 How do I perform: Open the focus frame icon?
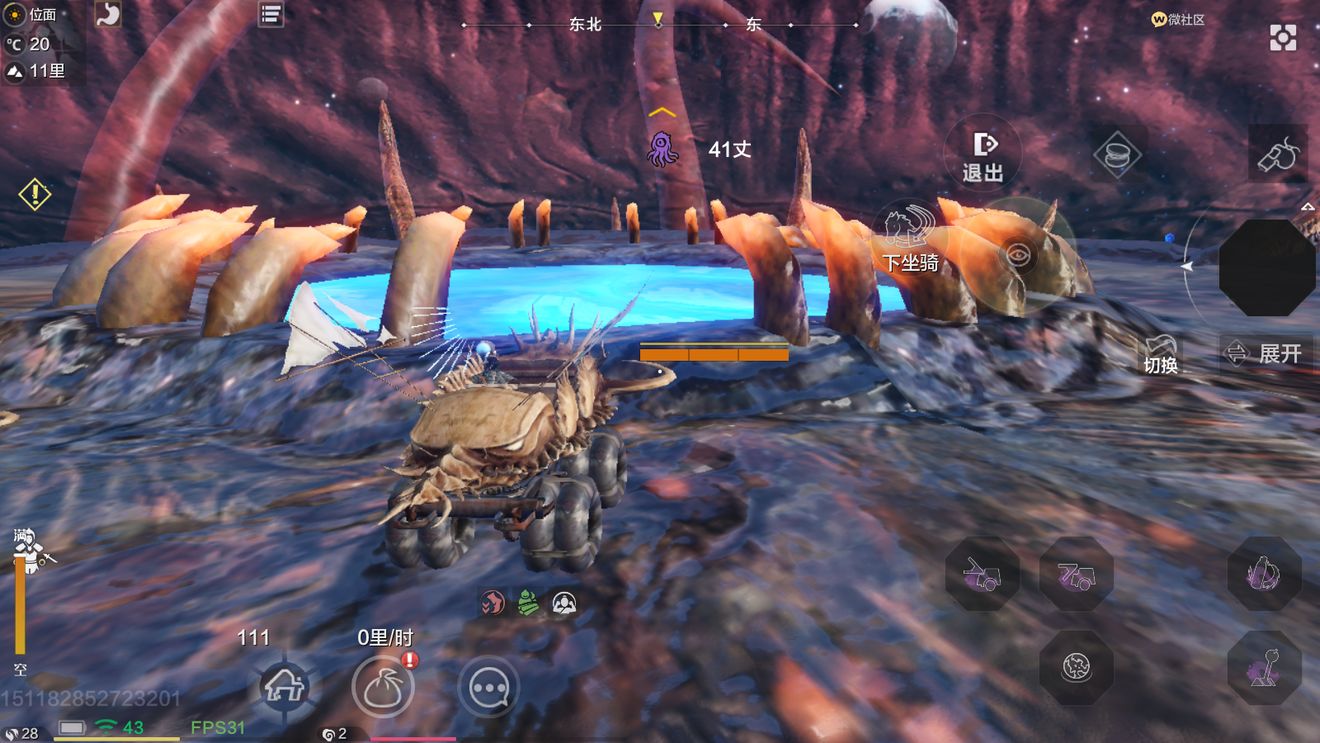click(x=1283, y=38)
